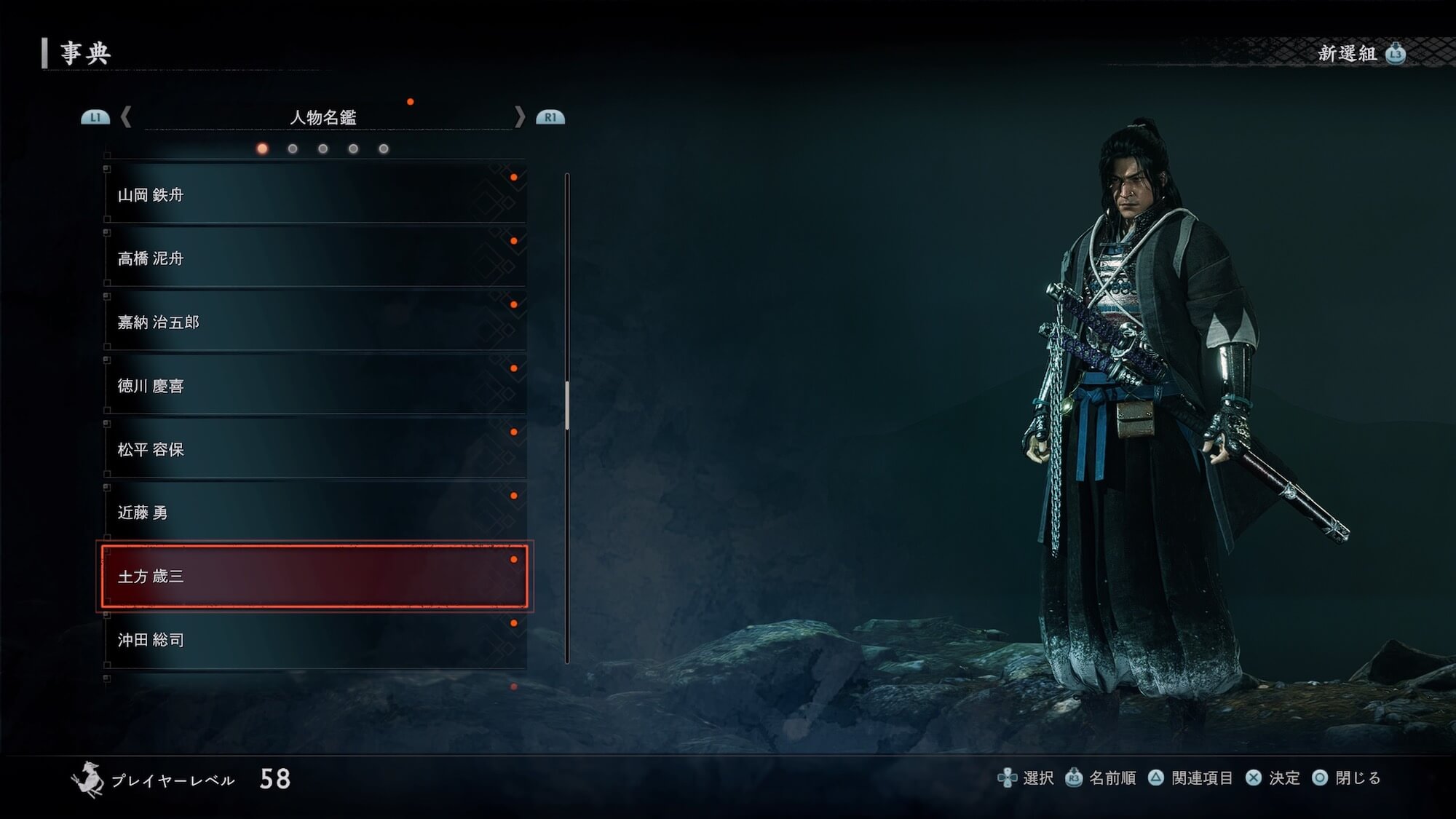
Task: Select the 徳川 慶喜 entry
Action: 314,386
